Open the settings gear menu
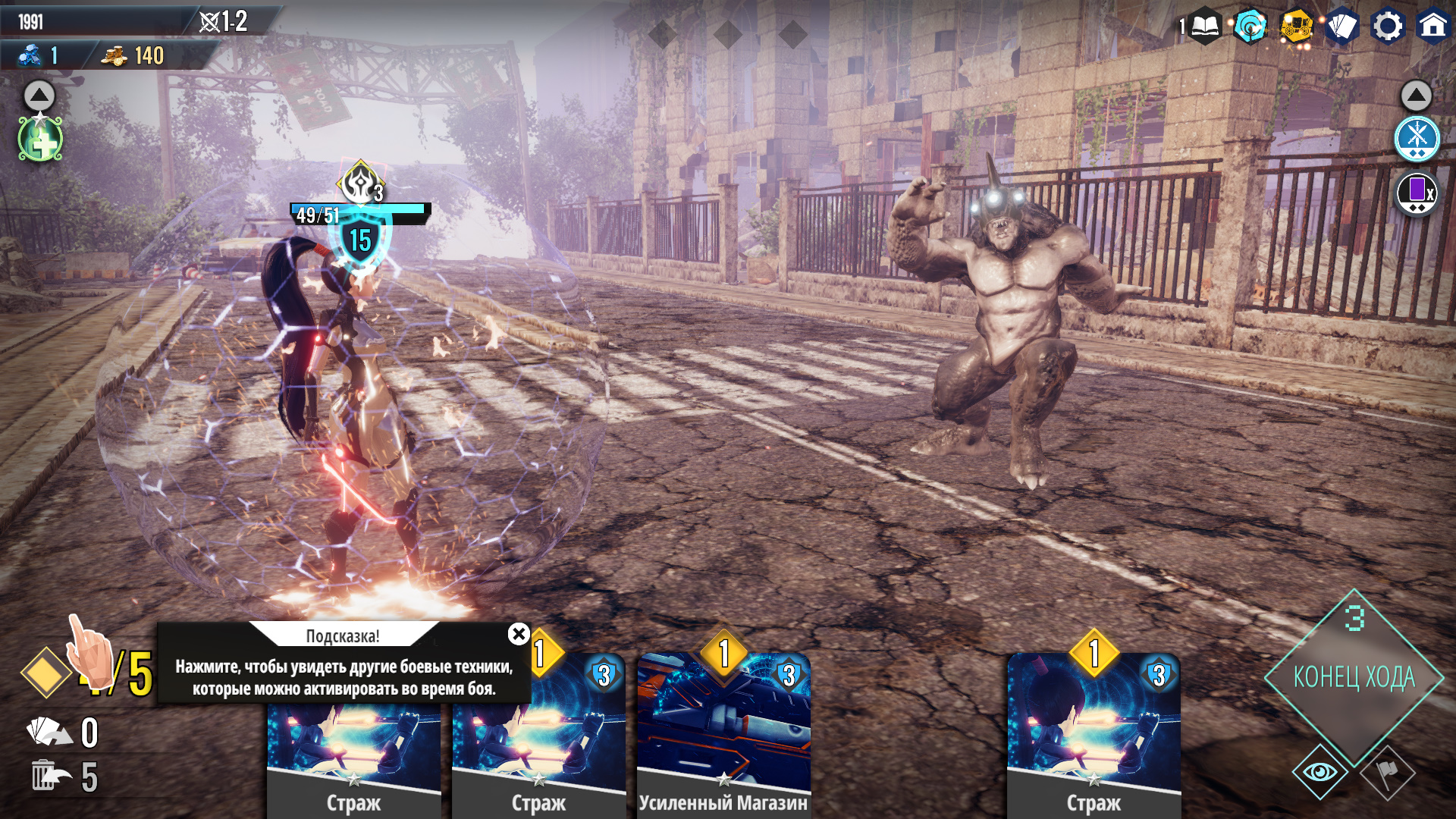 (x=1388, y=27)
